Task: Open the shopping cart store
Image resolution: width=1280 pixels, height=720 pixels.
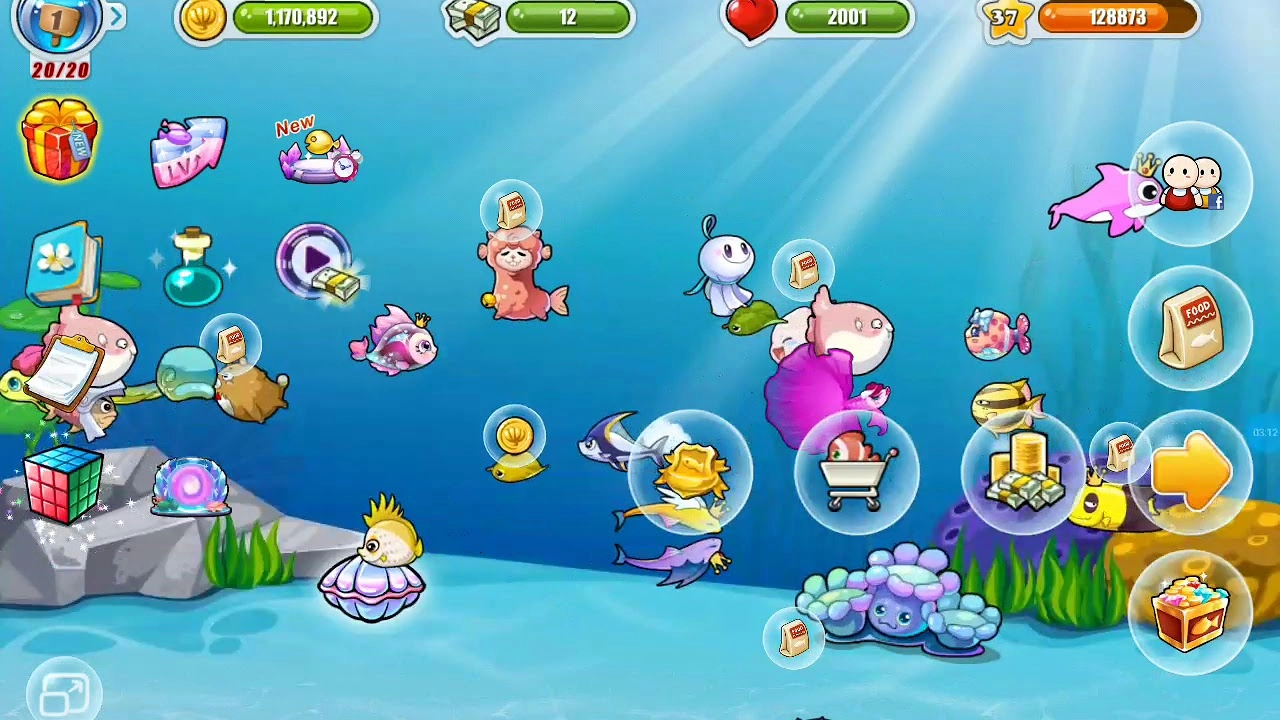Action: point(855,470)
